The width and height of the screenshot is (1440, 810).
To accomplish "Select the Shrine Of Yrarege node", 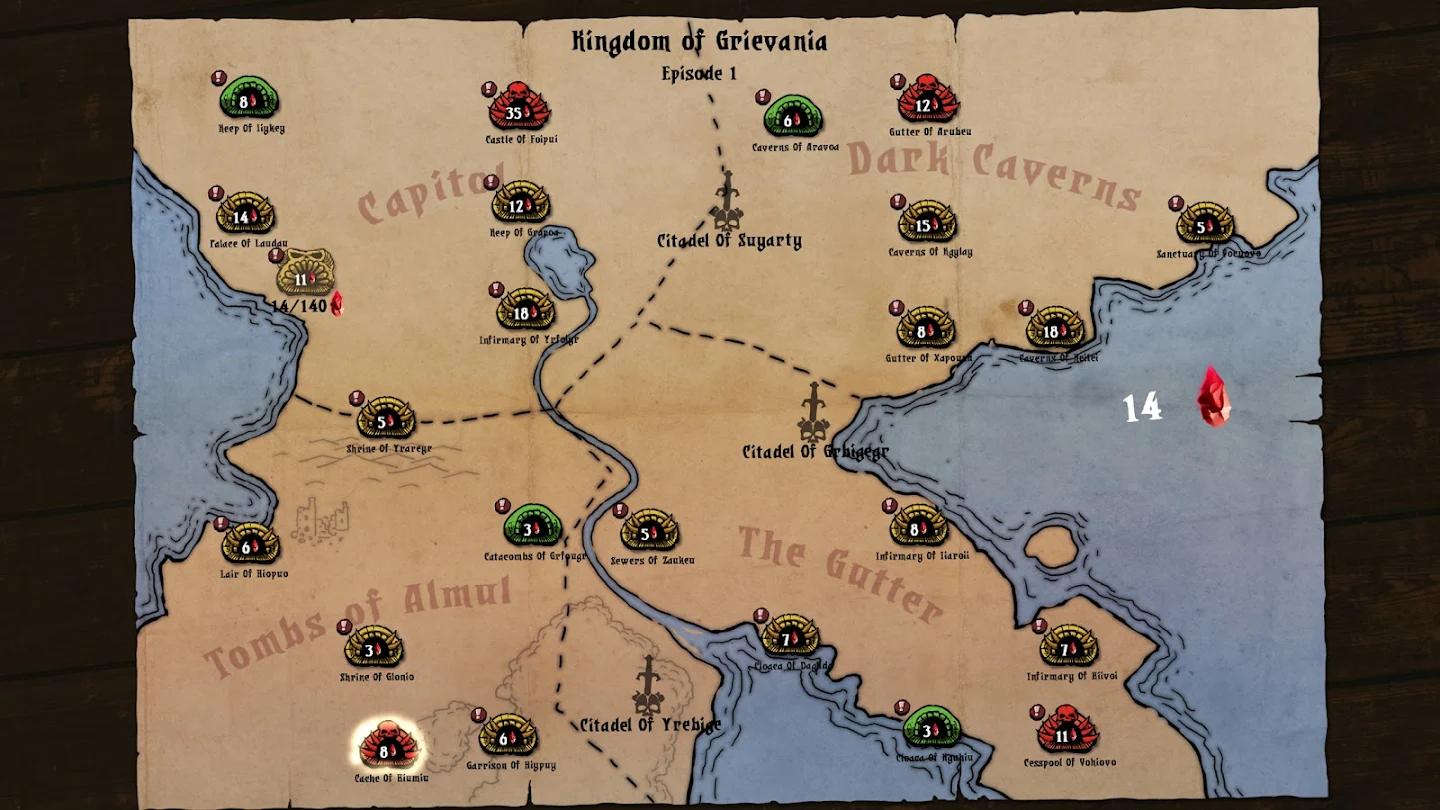I will 386,421.
